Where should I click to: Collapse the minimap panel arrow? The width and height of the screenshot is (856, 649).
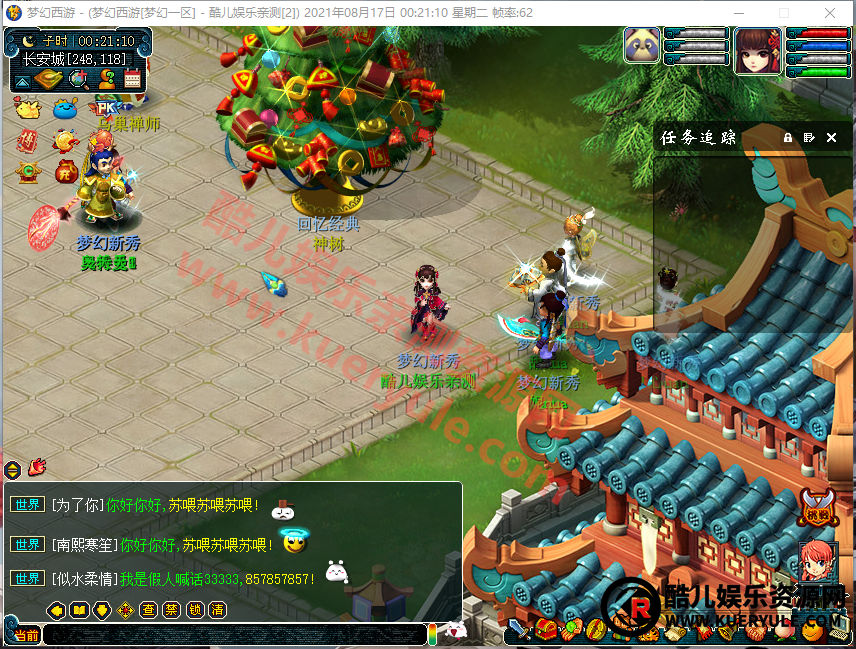tap(23, 80)
